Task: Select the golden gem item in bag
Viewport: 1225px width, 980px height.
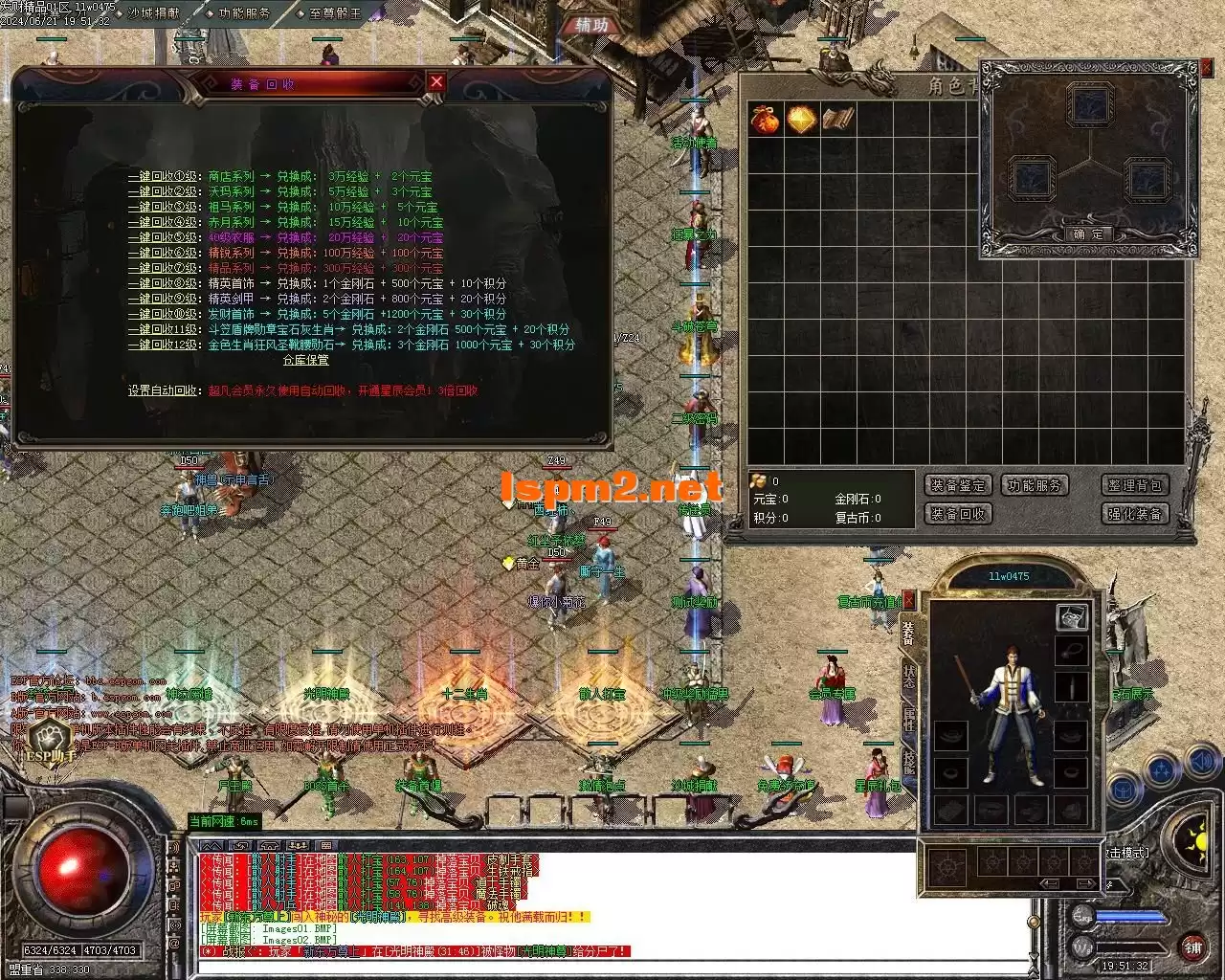Action: pos(800,120)
